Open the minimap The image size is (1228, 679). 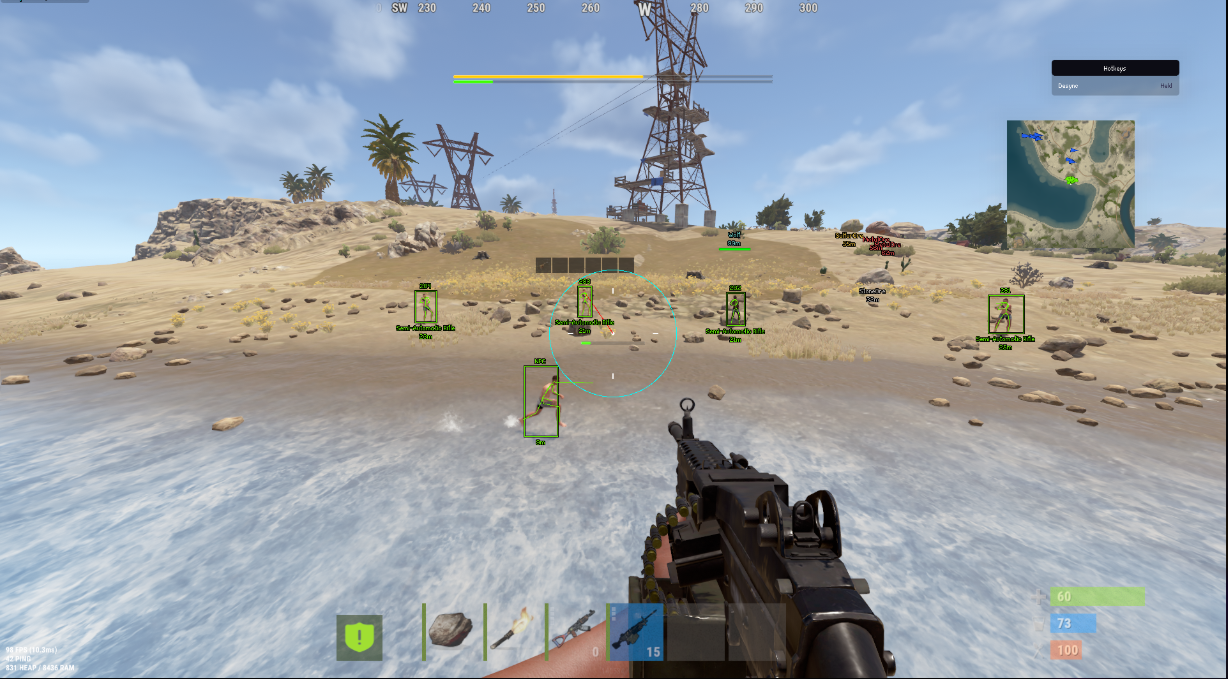click(1070, 184)
